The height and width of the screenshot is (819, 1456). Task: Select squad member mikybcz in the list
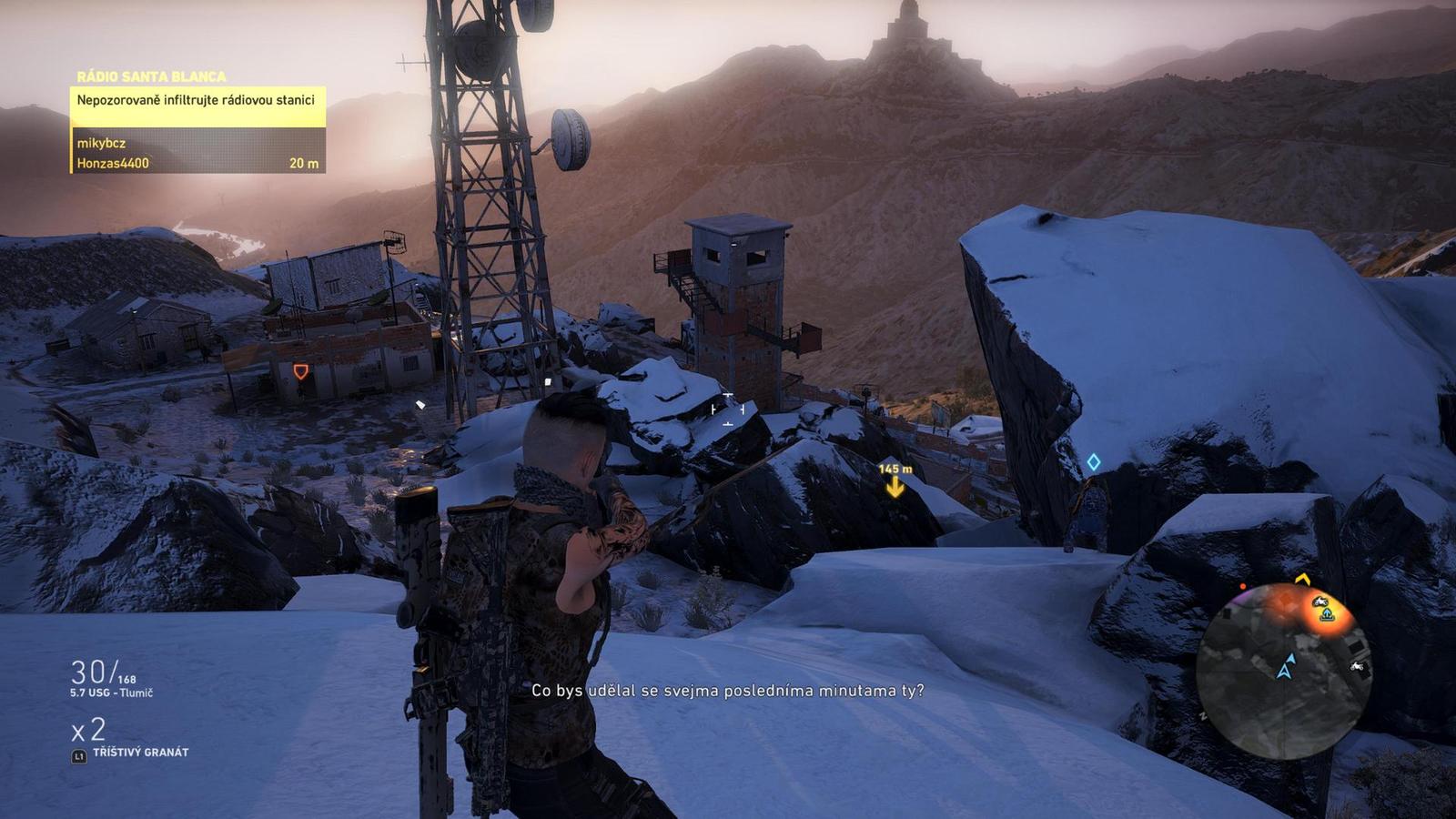tap(102, 143)
